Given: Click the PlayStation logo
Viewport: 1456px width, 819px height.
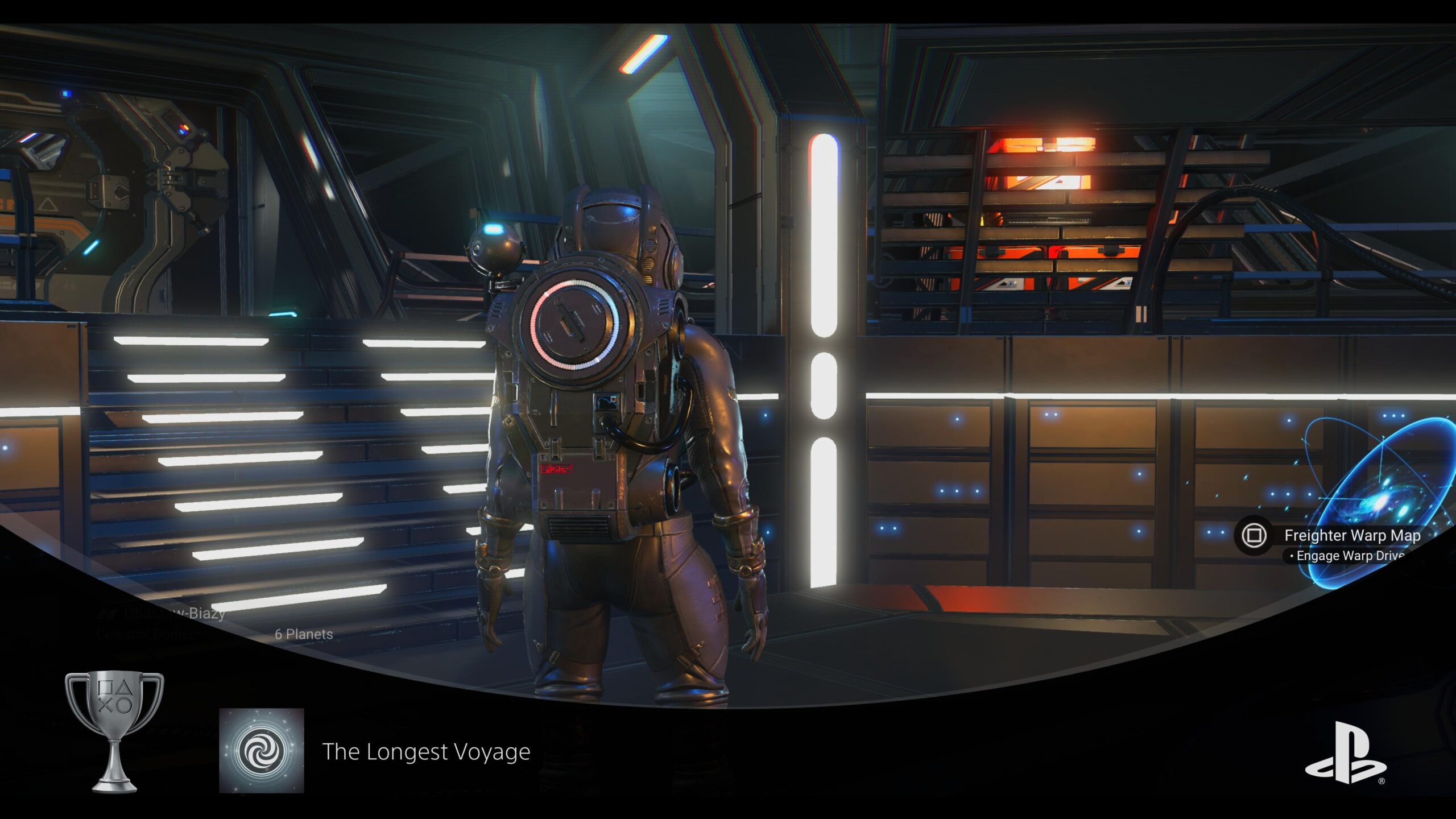Looking at the screenshot, I should tap(1345, 753).
